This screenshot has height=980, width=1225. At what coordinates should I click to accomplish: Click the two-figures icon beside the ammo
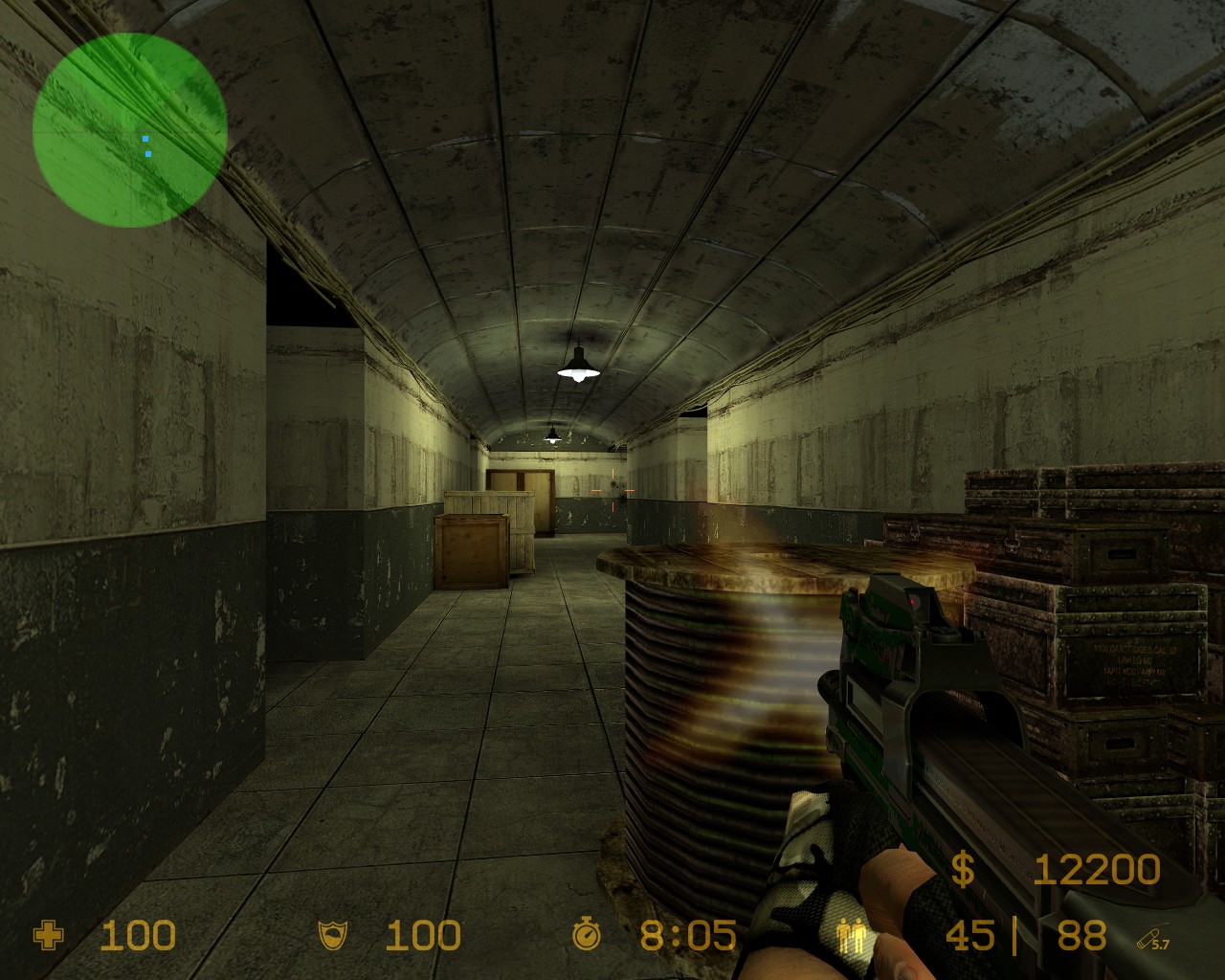(x=849, y=935)
